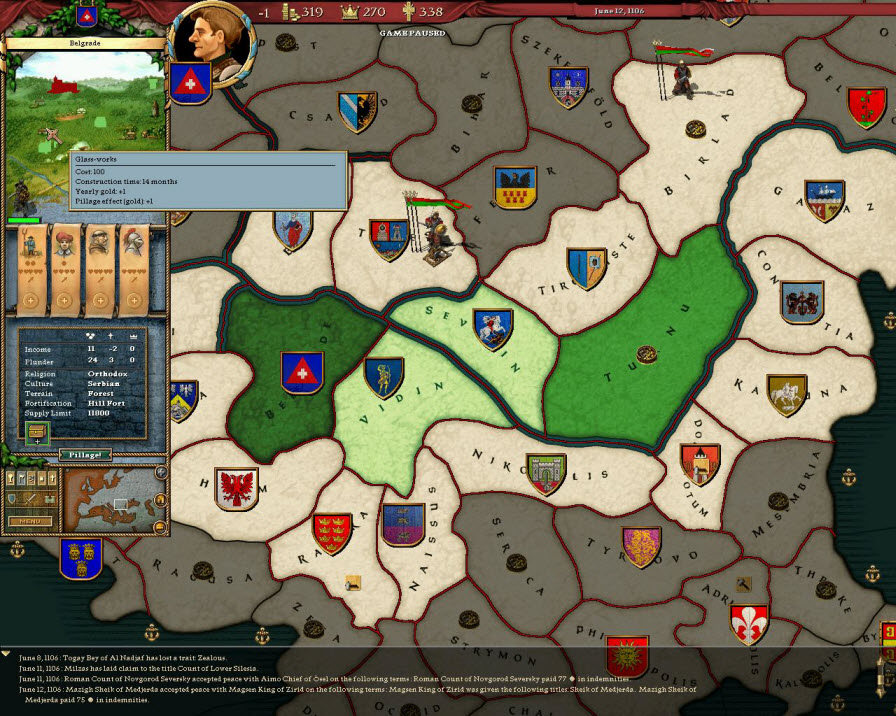Viewport: 896px width, 716px height.
Task: Open the game Menu button
Action: 29,521
